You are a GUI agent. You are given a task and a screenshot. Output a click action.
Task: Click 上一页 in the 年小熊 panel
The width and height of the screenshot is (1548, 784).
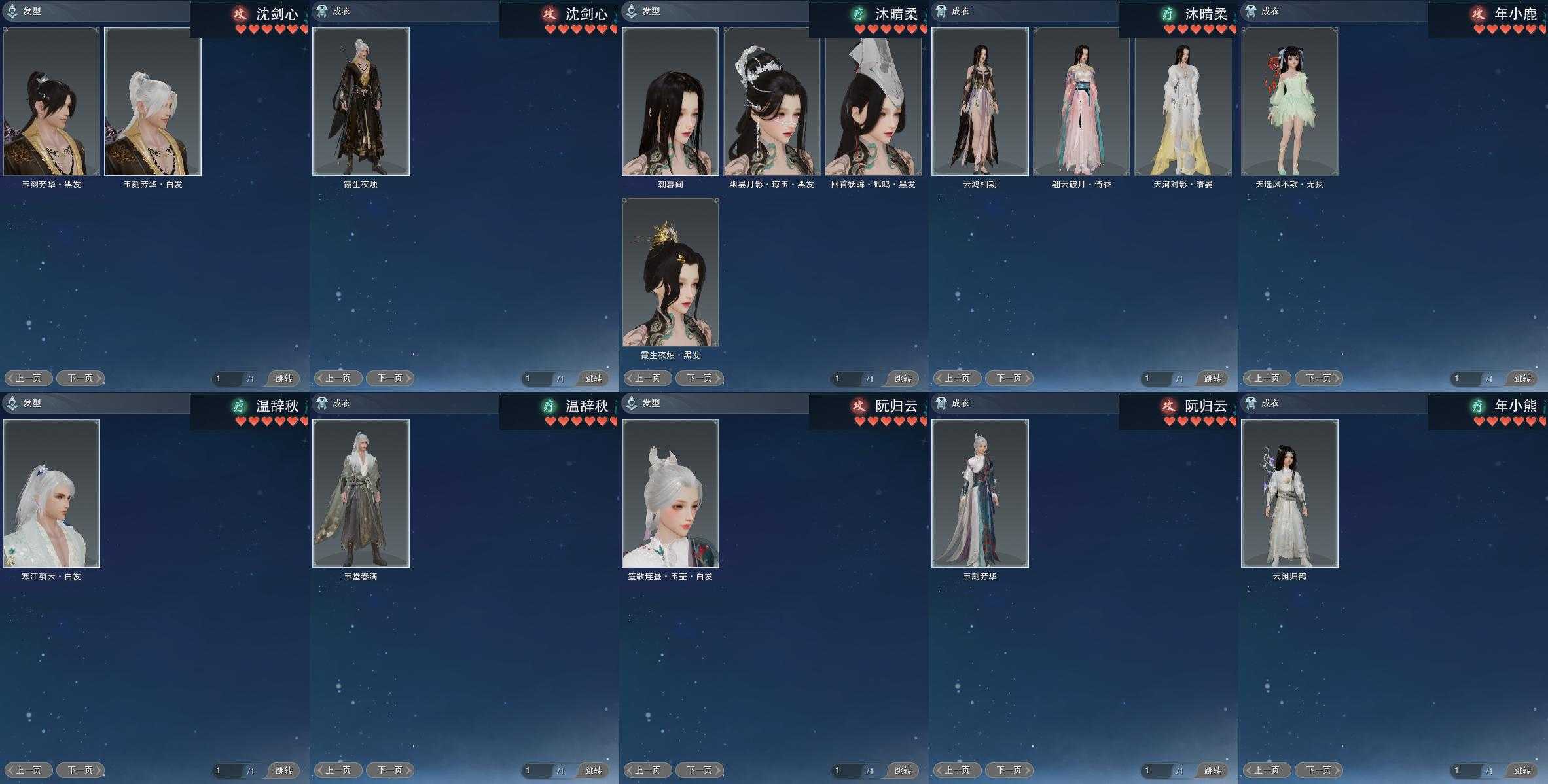[x=1267, y=770]
